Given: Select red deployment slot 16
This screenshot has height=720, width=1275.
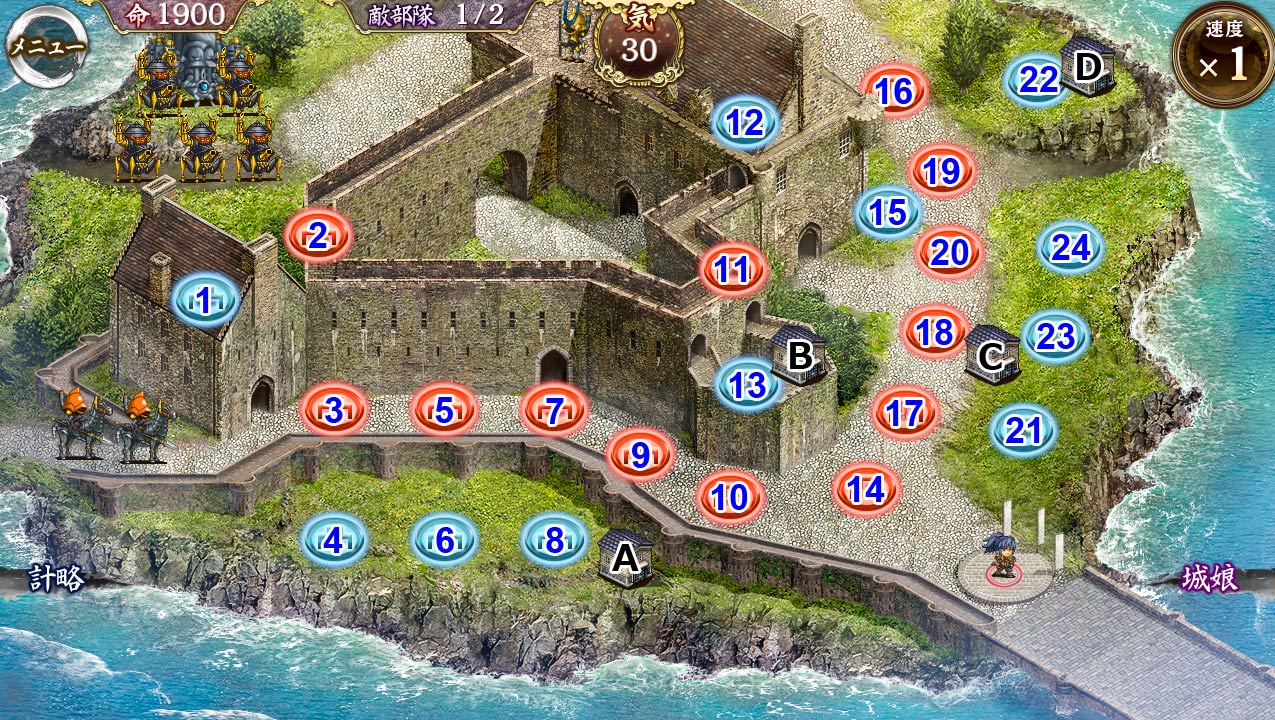Looking at the screenshot, I should [895, 92].
